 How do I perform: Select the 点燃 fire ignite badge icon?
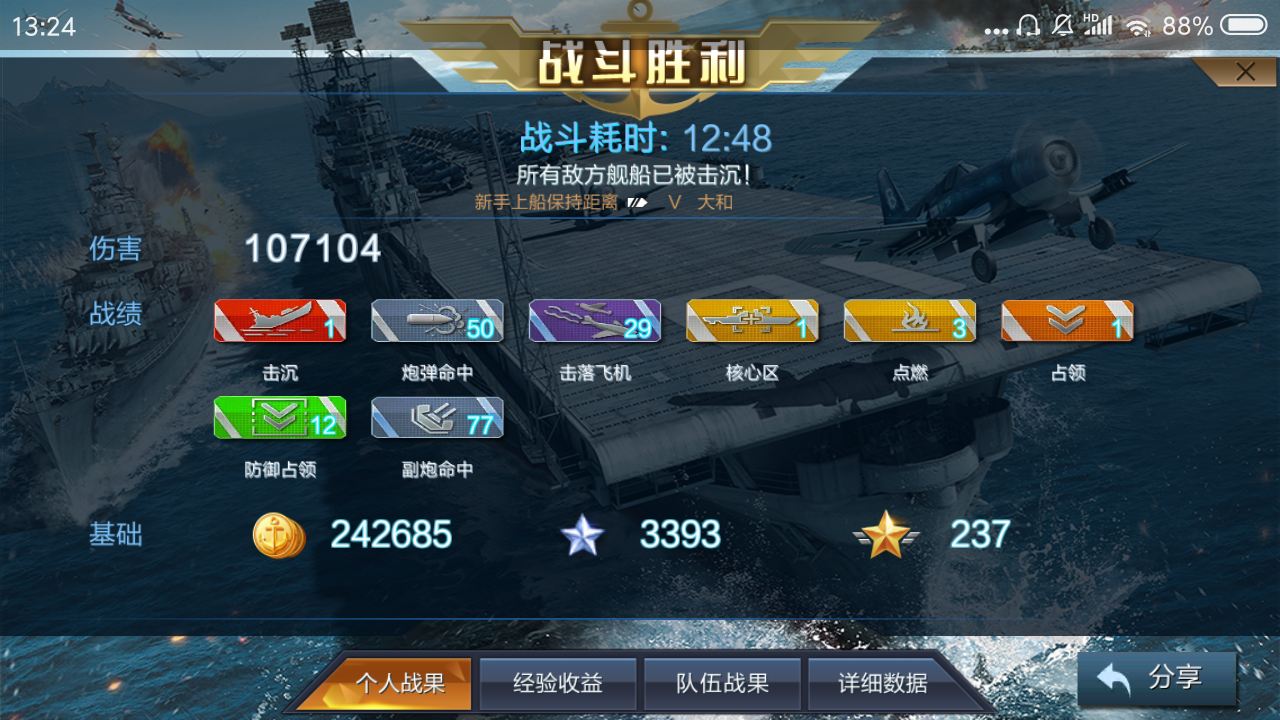click(x=908, y=322)
